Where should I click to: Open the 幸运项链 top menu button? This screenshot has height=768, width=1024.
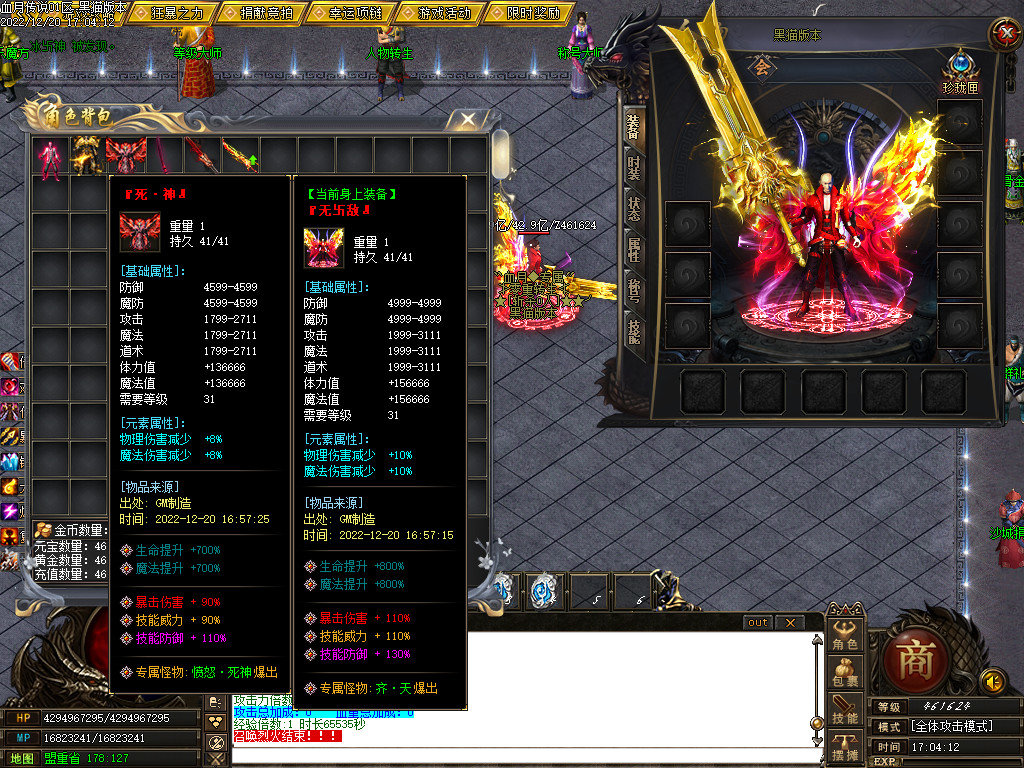(x=349, y=14)
